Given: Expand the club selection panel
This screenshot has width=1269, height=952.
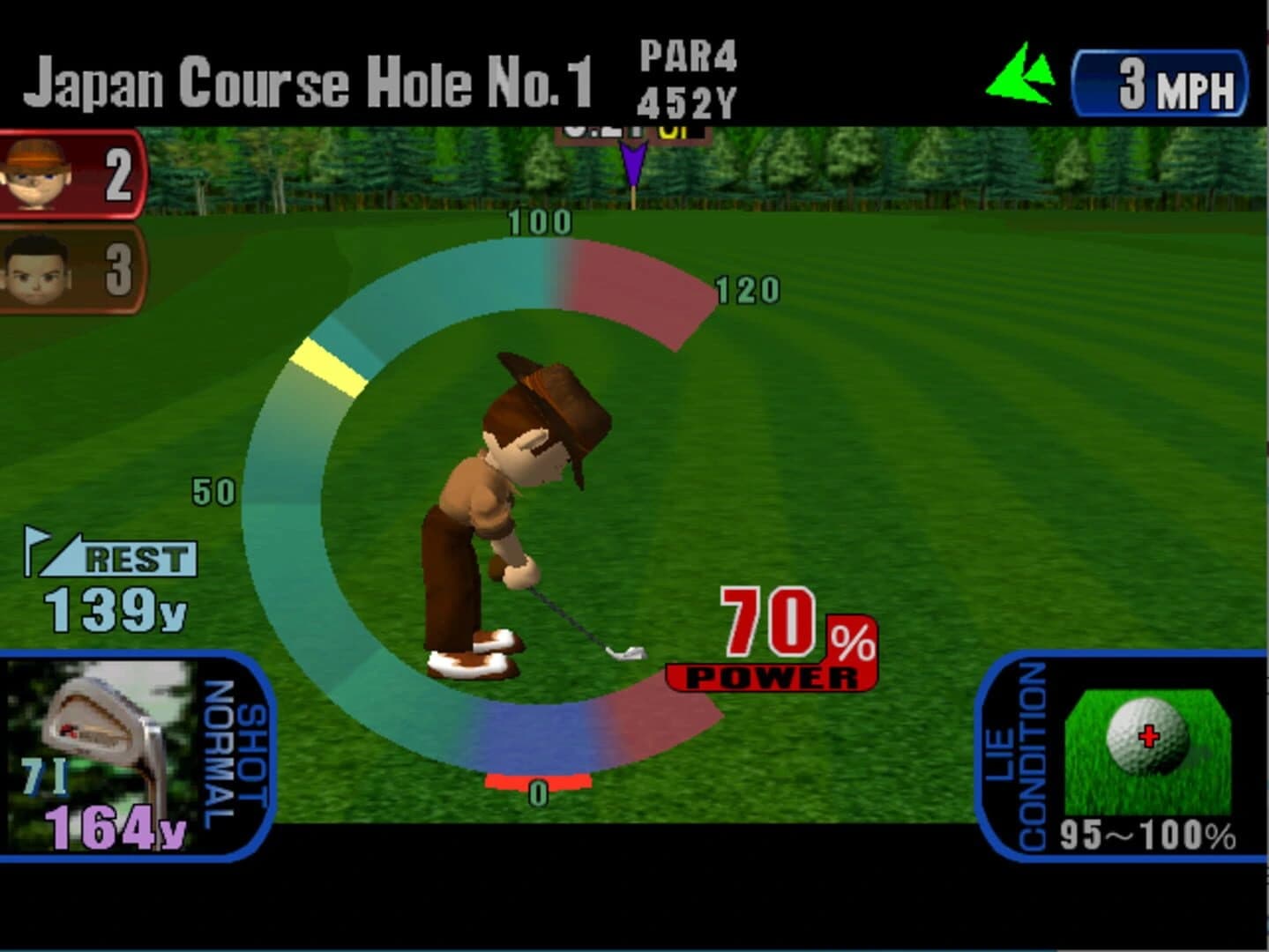Looking at the screenshot, I should click(132, 758).
